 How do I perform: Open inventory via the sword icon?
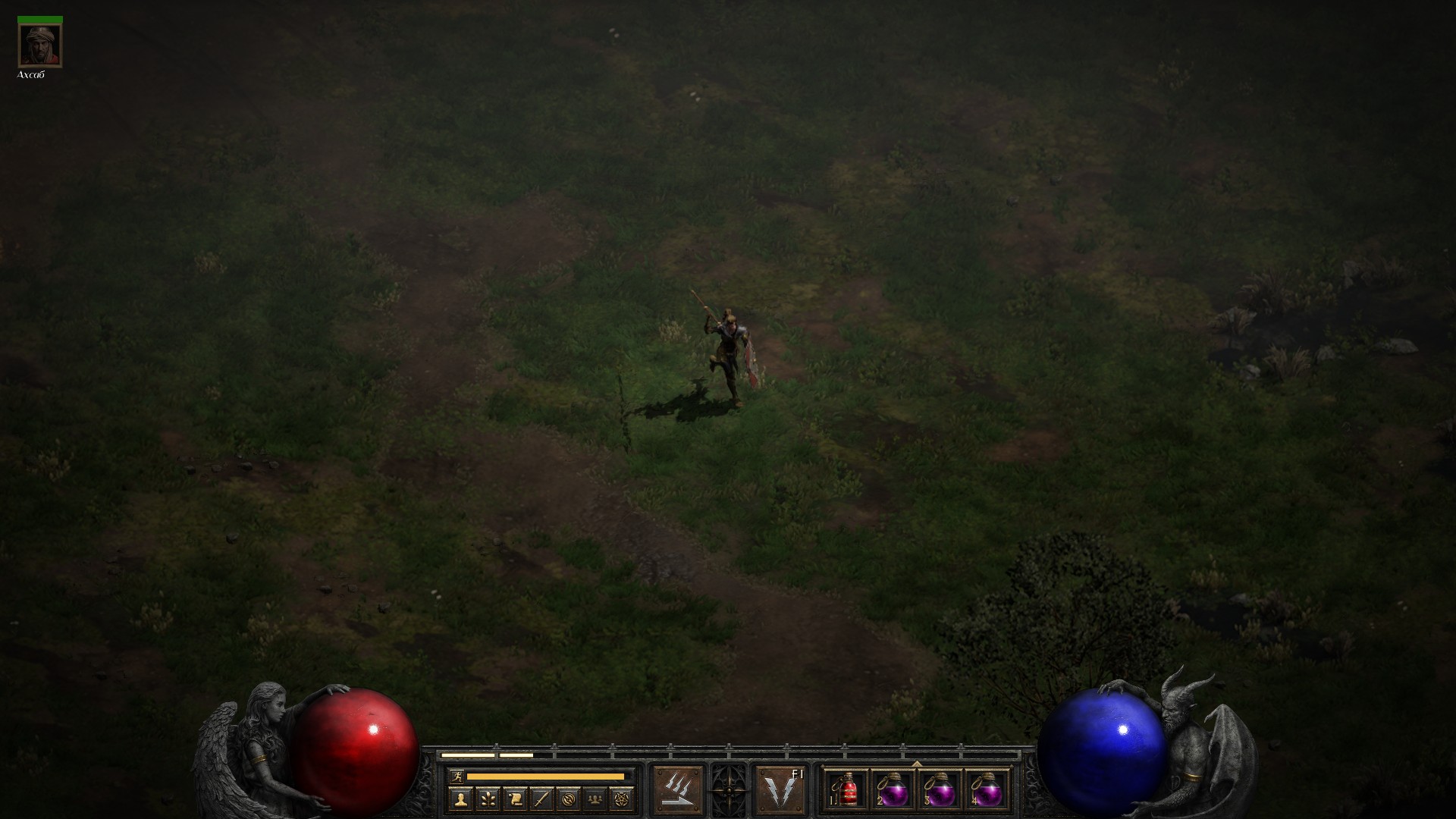click(x=541, y=799)
